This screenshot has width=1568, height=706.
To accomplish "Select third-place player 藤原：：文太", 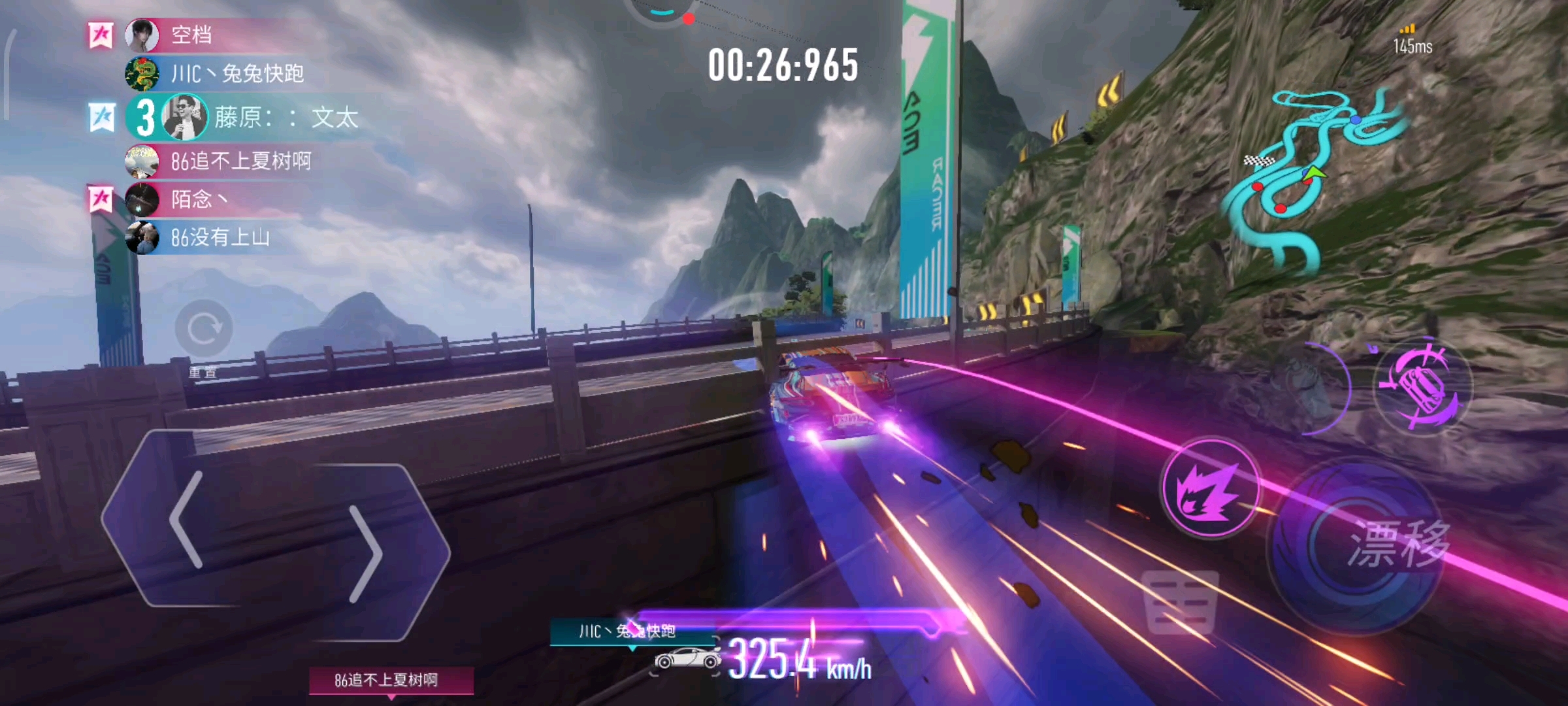I will (286, 118).
